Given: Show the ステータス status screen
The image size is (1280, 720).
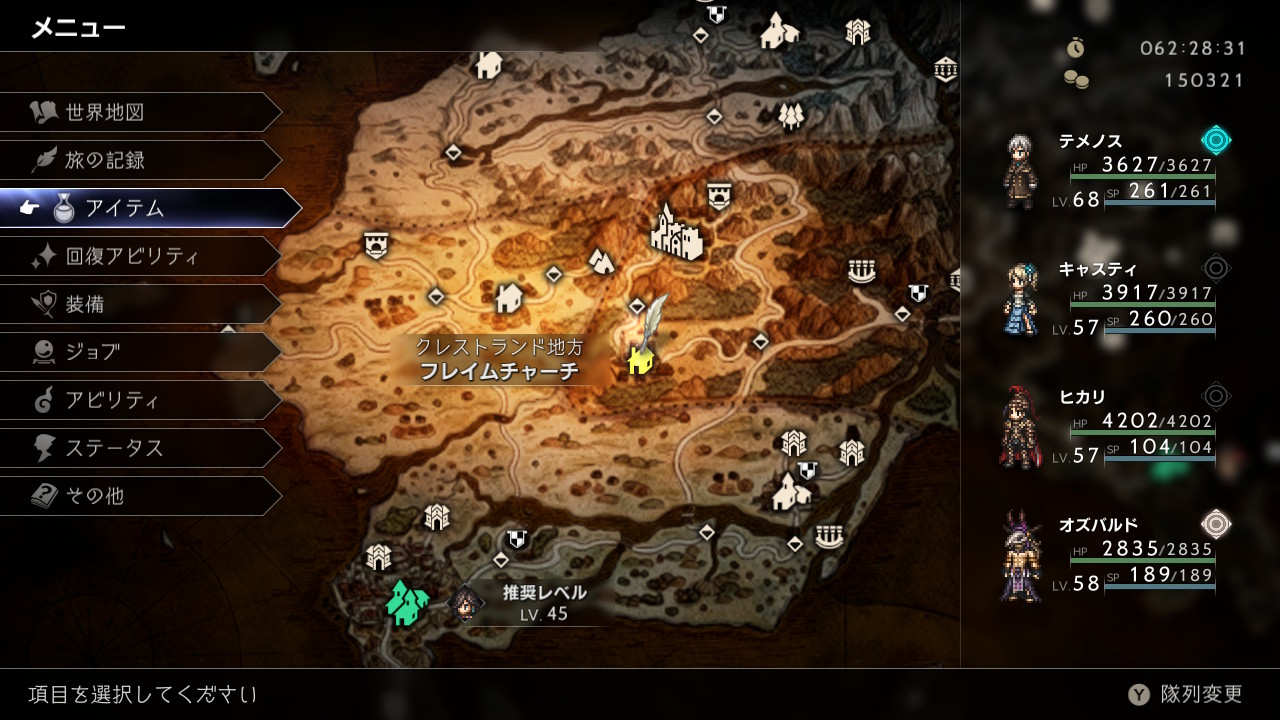Looking at the screenshot, I should [140, 448].
